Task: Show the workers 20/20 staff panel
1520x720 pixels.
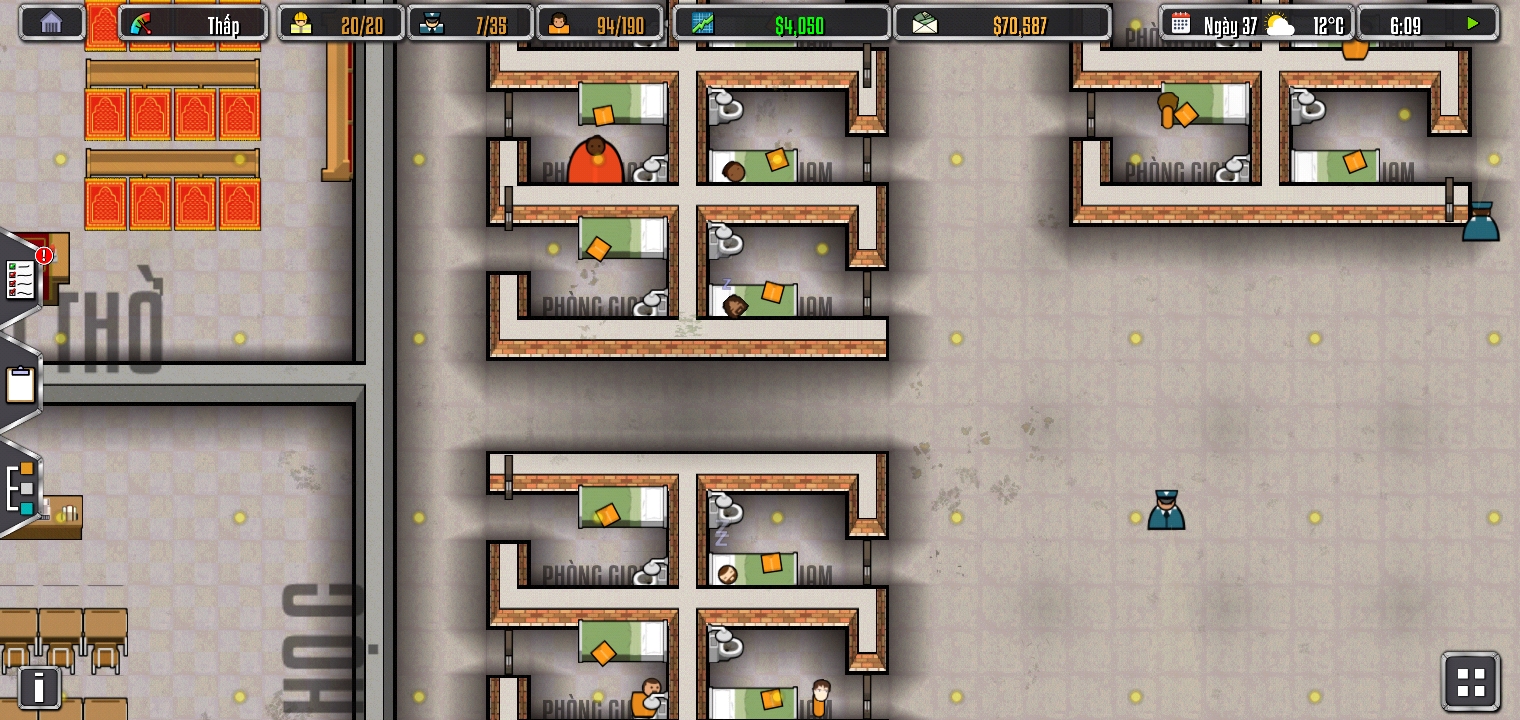Action: point(341,24)
